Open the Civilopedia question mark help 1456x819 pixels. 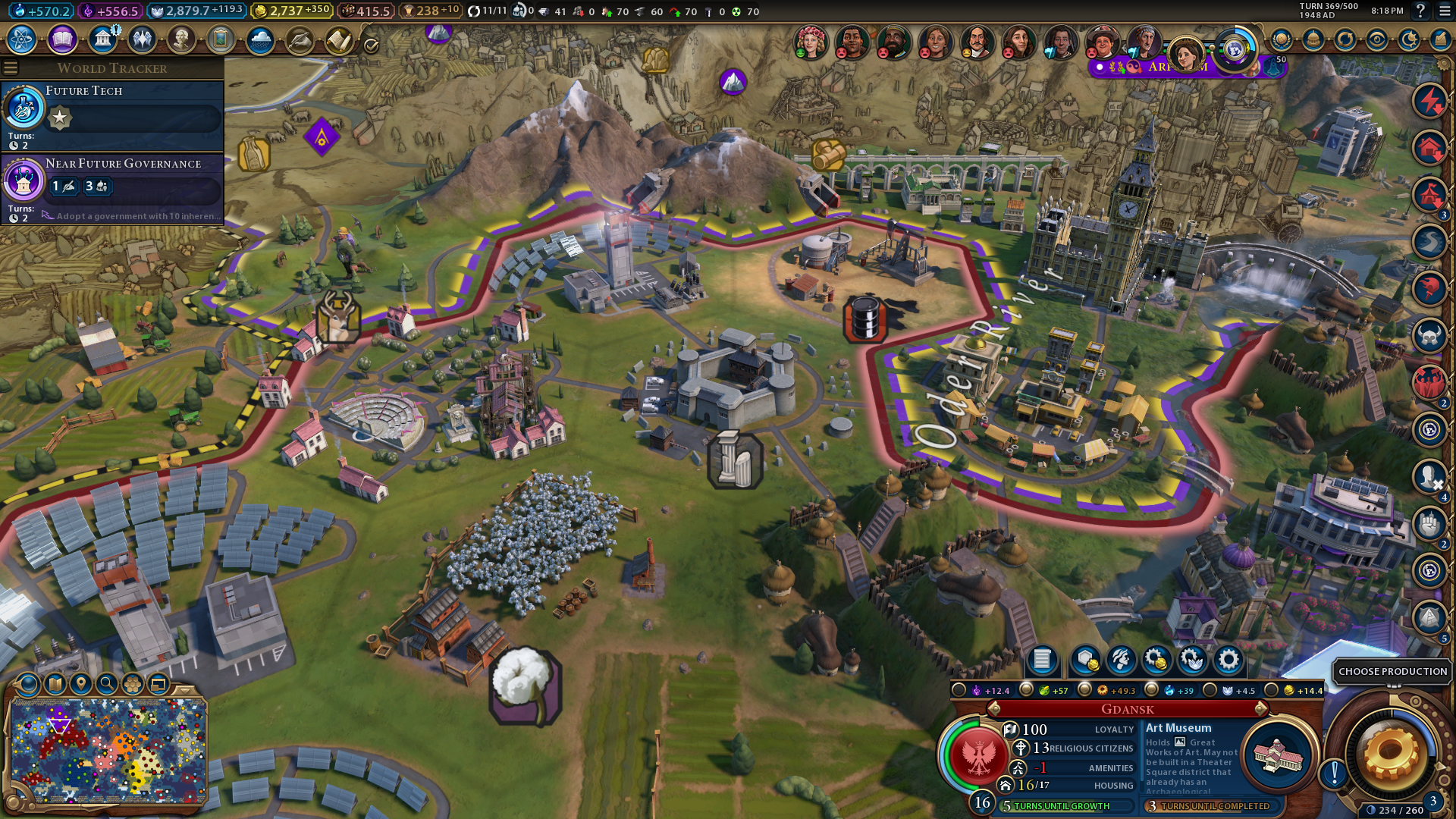(x=1420, y=11)
